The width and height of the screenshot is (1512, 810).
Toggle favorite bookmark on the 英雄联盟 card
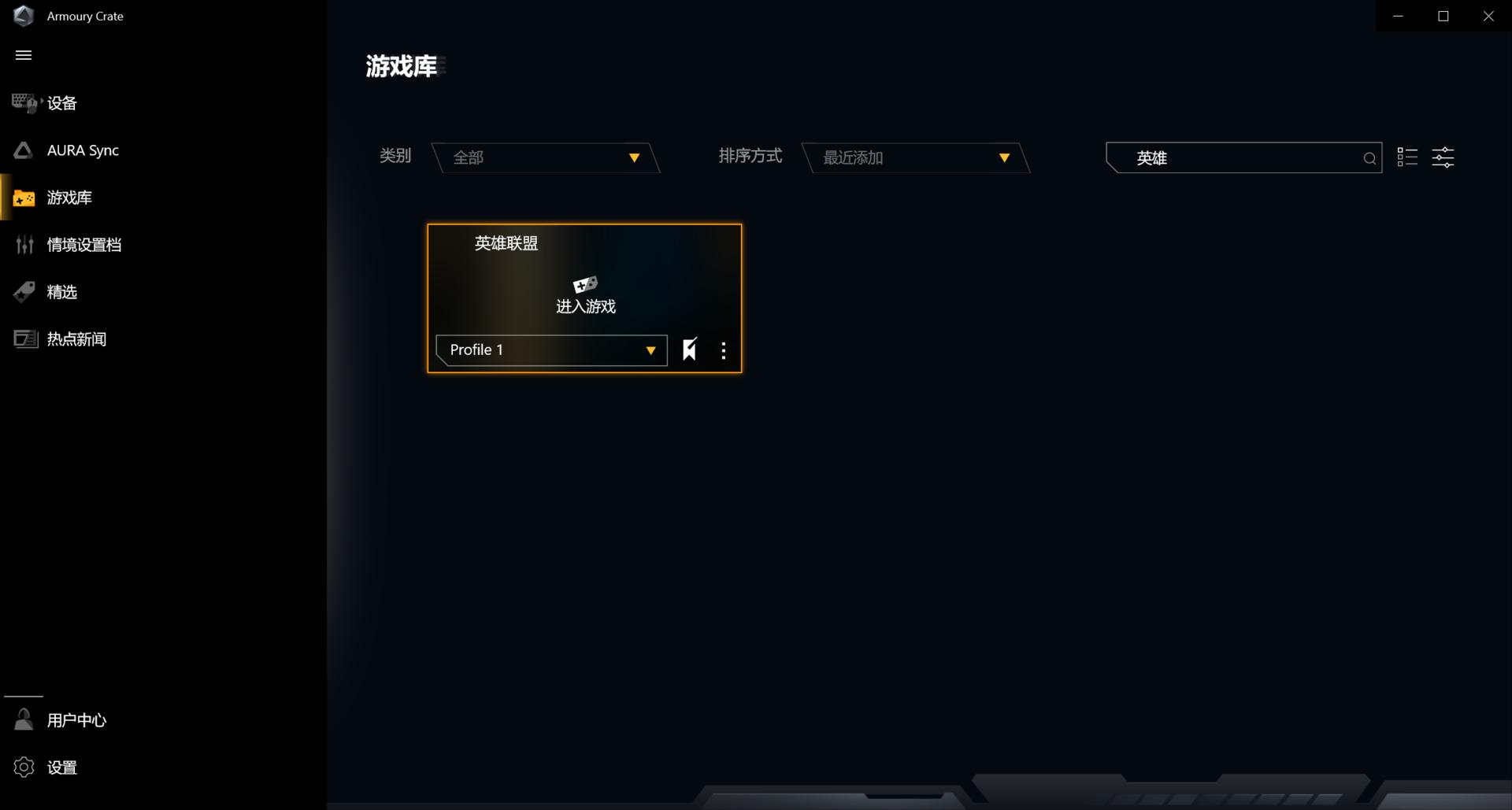pos(690,350)
